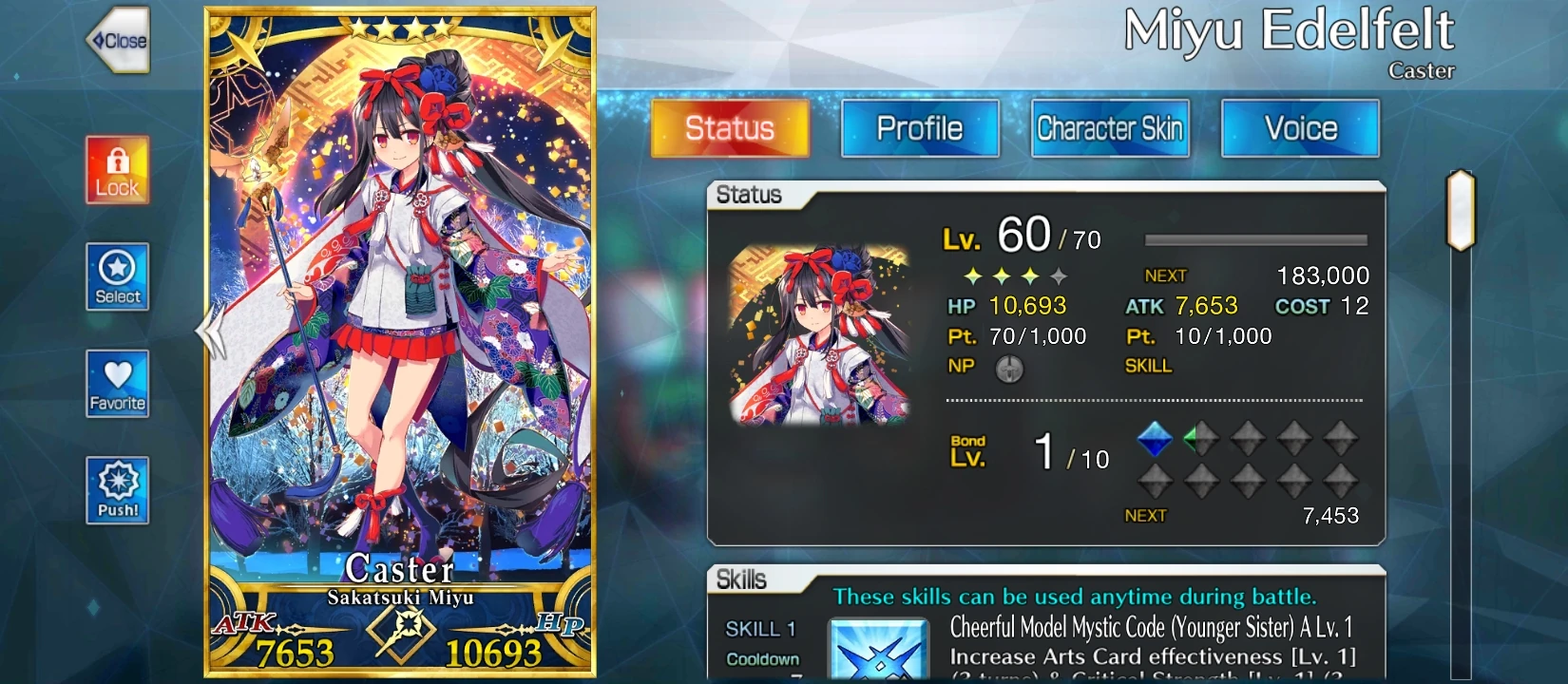Open the Character Skin tab
Viewport: 1568px width, 684px height.
coord(1110,128)
